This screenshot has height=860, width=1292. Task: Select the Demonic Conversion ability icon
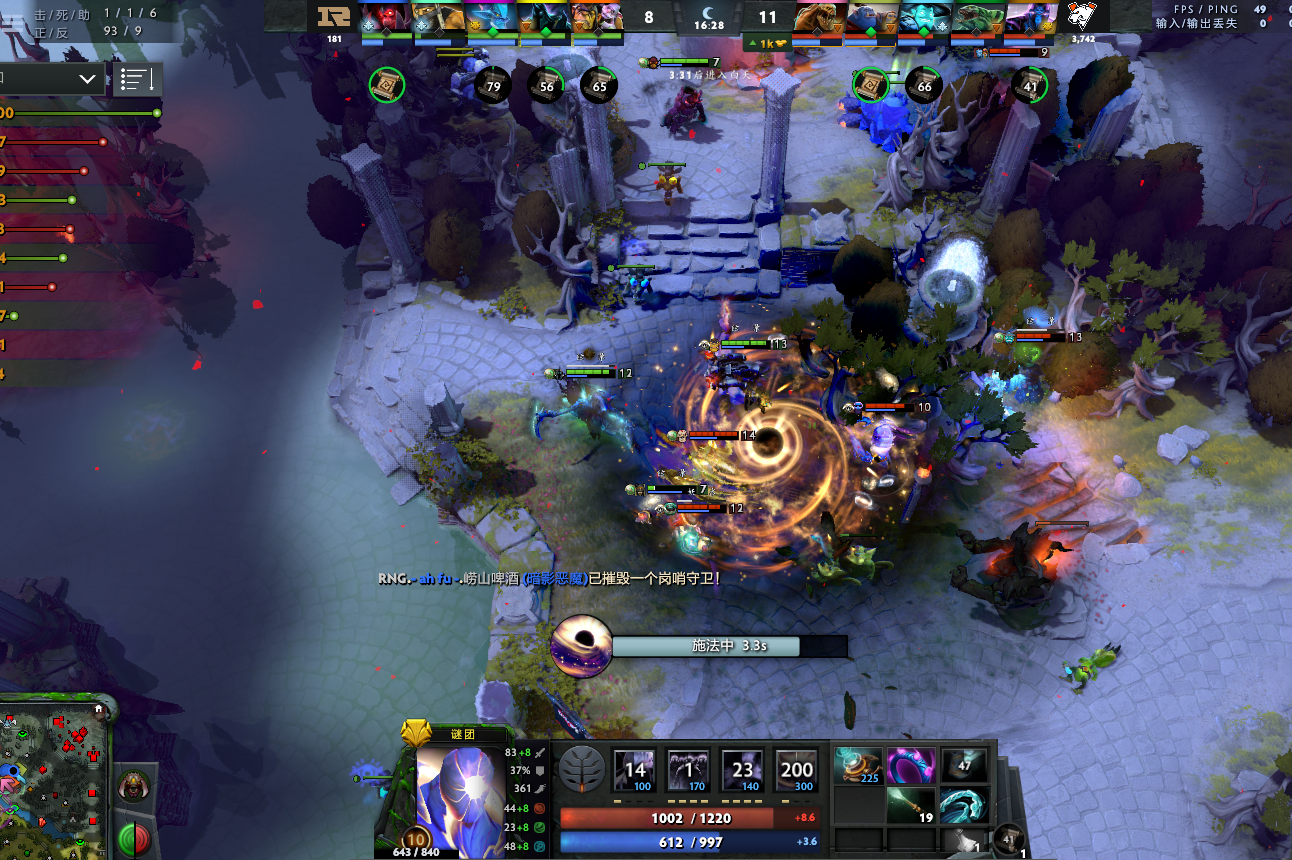(689, 771)
